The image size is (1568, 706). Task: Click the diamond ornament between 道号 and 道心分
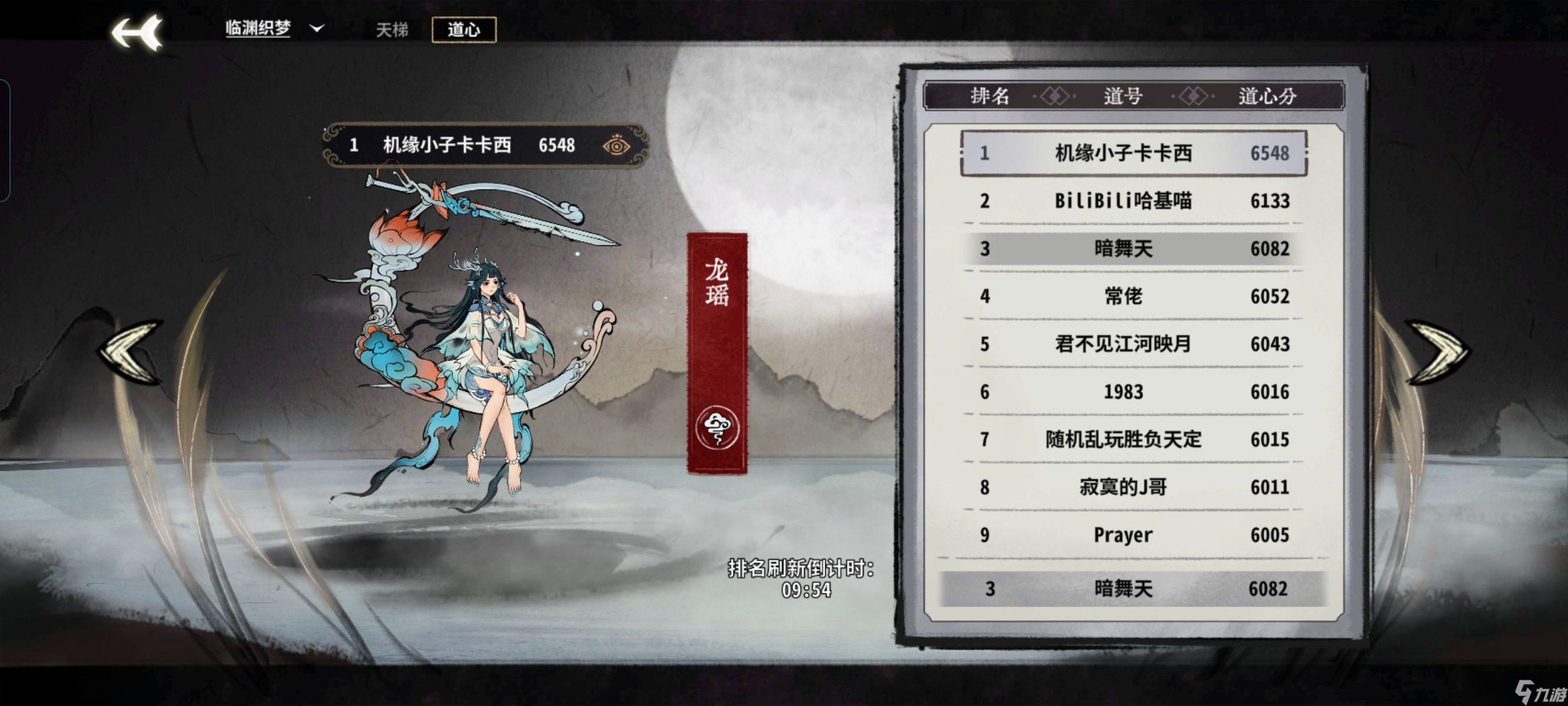pos(1193,95)
